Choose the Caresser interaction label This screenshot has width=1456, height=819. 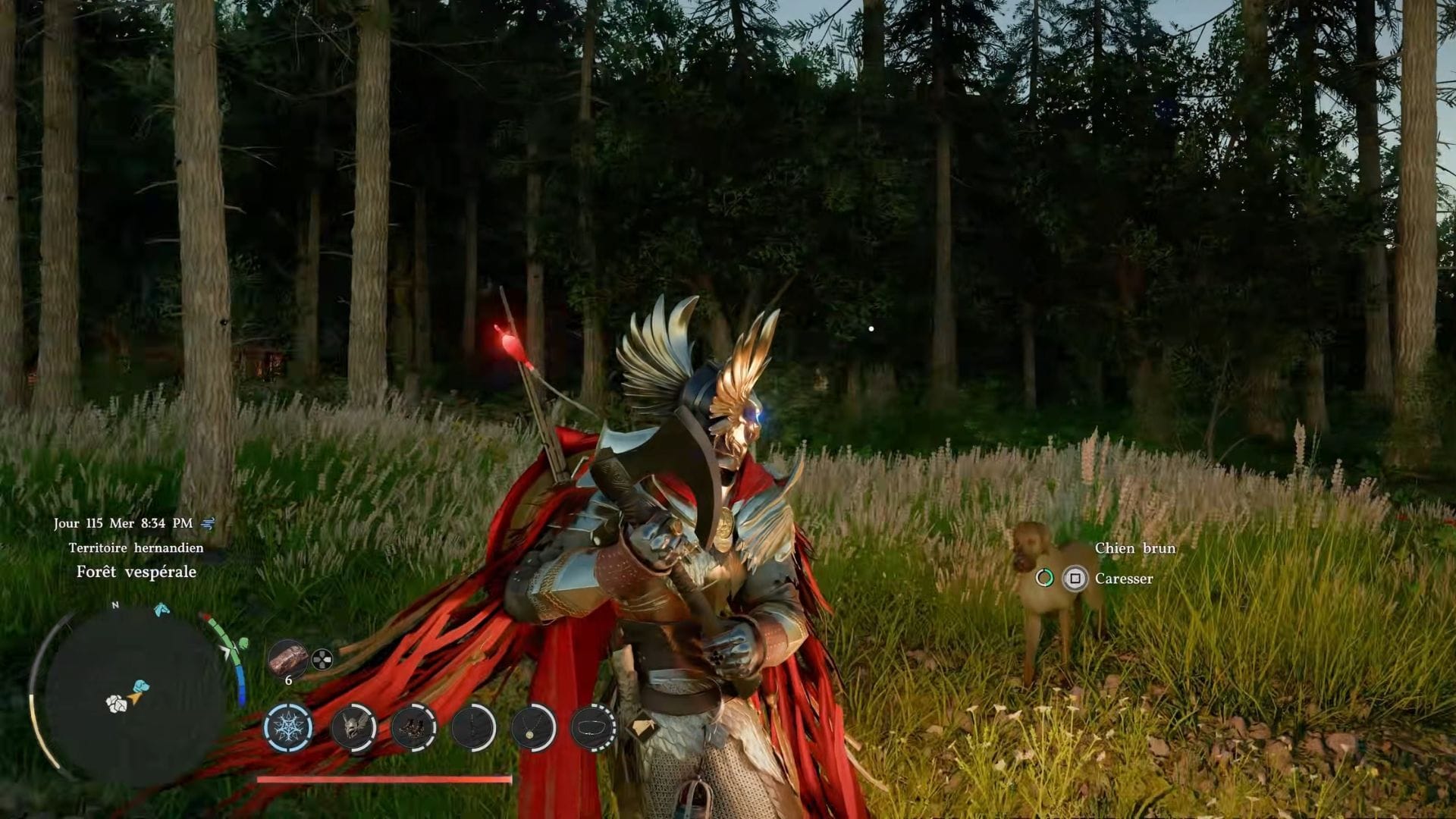point(1123,579)
